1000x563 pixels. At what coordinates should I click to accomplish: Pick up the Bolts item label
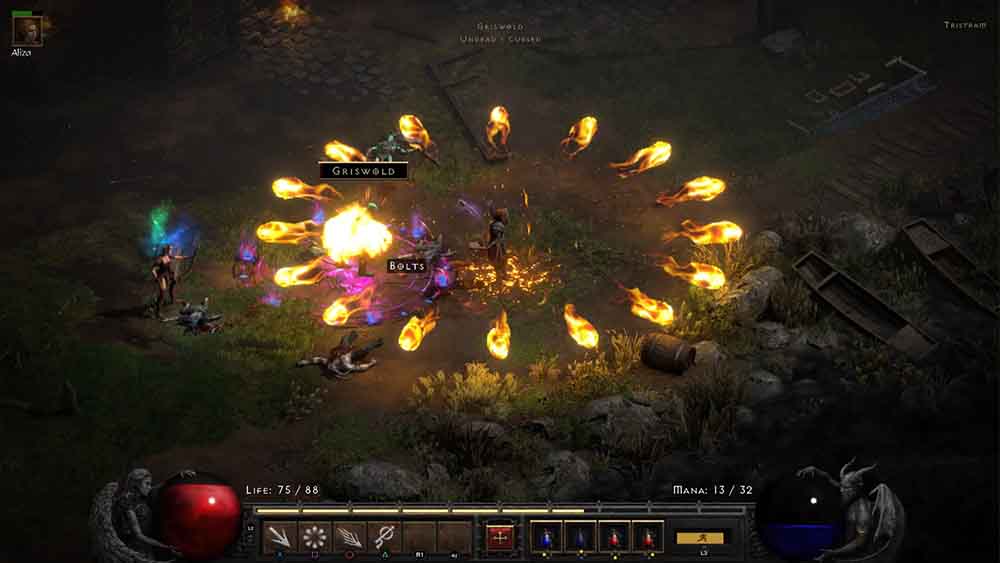408,266
